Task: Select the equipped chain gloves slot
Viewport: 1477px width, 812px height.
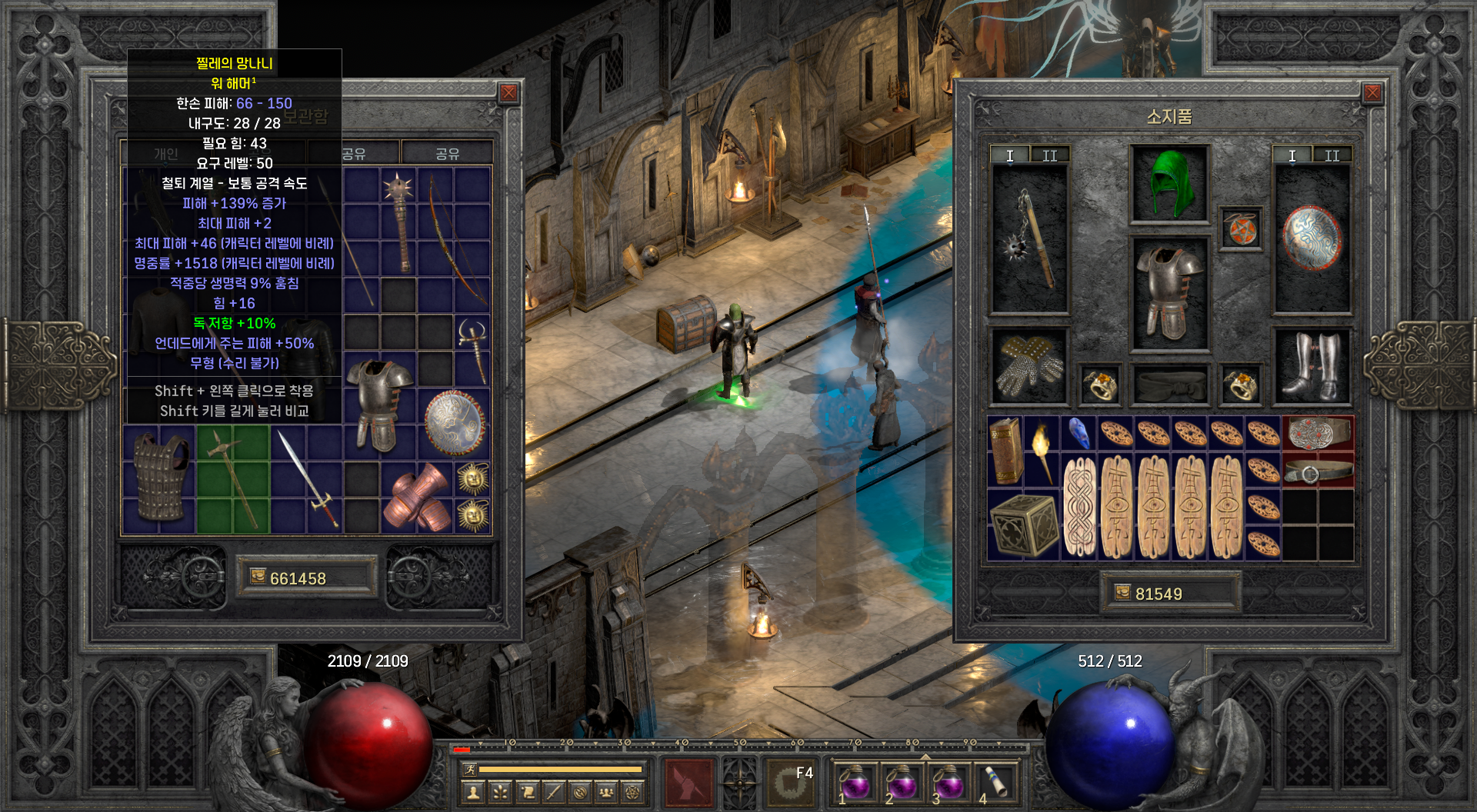Action: [1029, 367]
